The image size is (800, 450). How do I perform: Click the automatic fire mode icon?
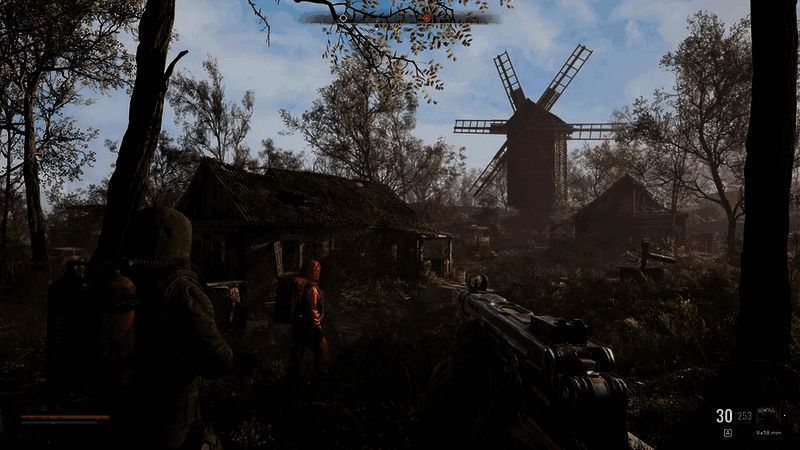(727, 433)
